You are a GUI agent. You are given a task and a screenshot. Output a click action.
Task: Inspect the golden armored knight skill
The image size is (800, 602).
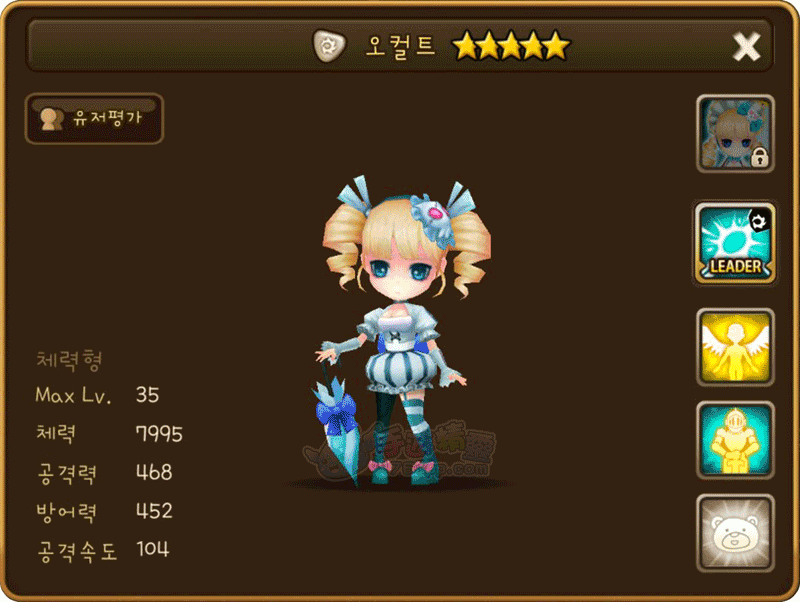[735, 440]
